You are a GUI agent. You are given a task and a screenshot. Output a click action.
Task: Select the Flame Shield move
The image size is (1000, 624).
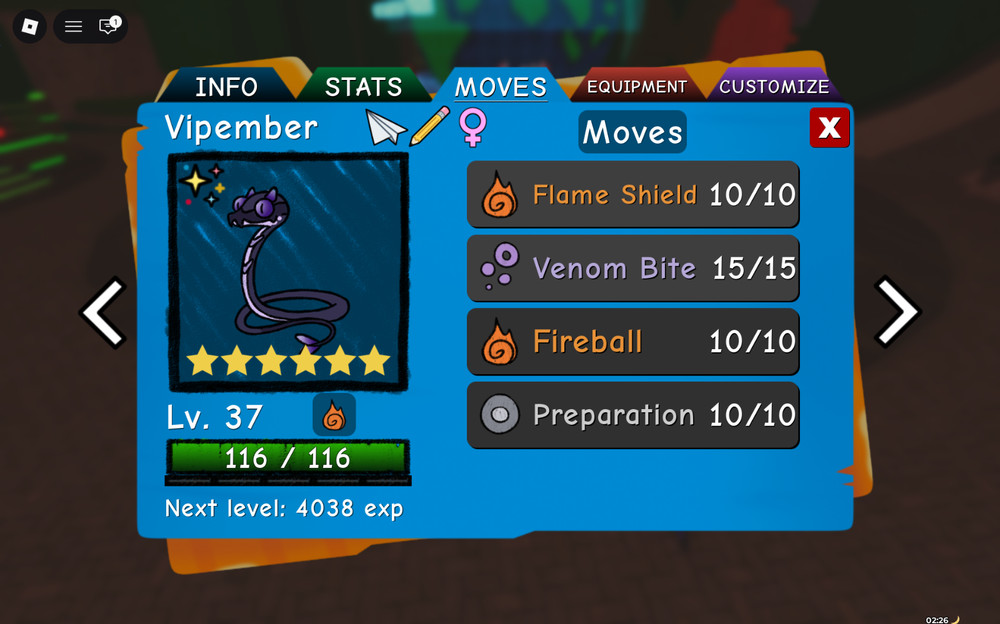point(633,195)
